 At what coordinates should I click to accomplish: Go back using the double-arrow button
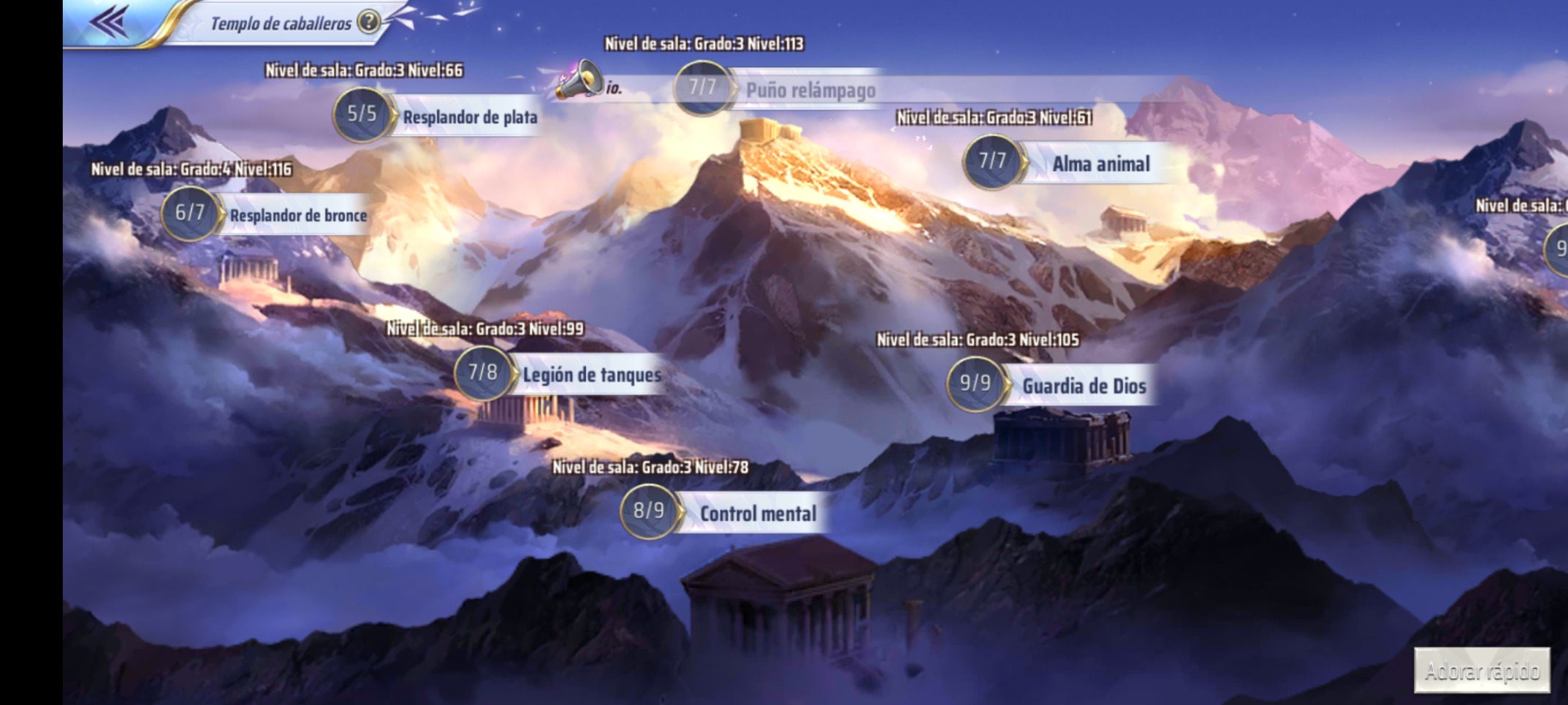coord(110,22)
